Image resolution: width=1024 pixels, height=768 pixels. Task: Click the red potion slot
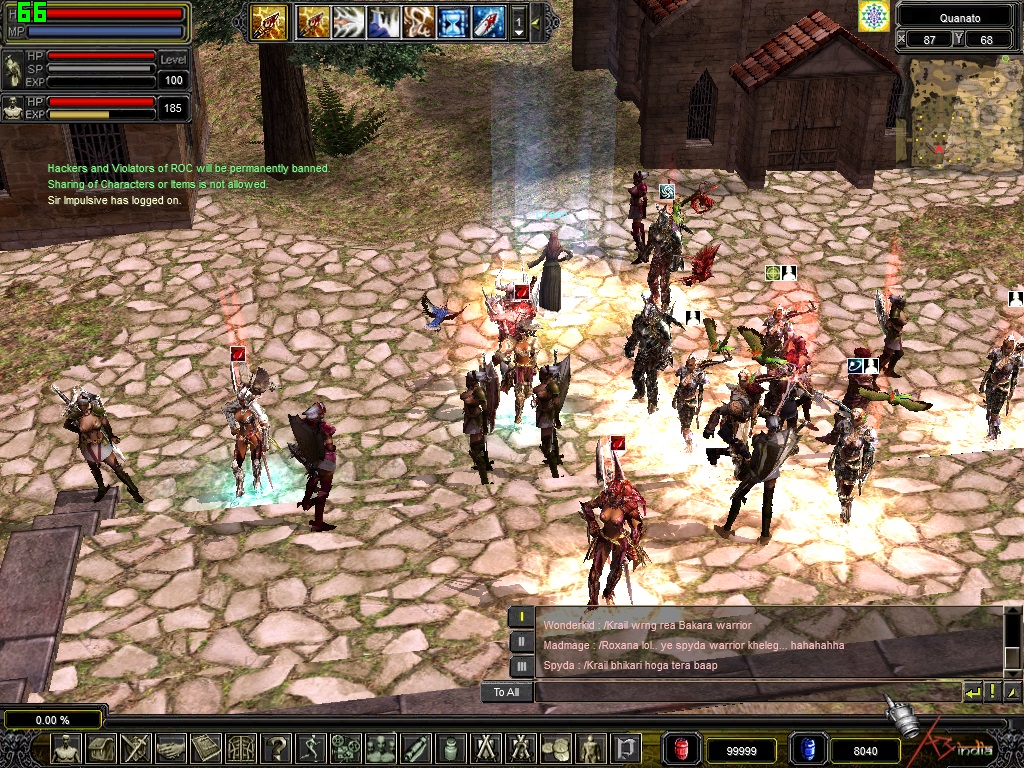(x=680, y=749)
